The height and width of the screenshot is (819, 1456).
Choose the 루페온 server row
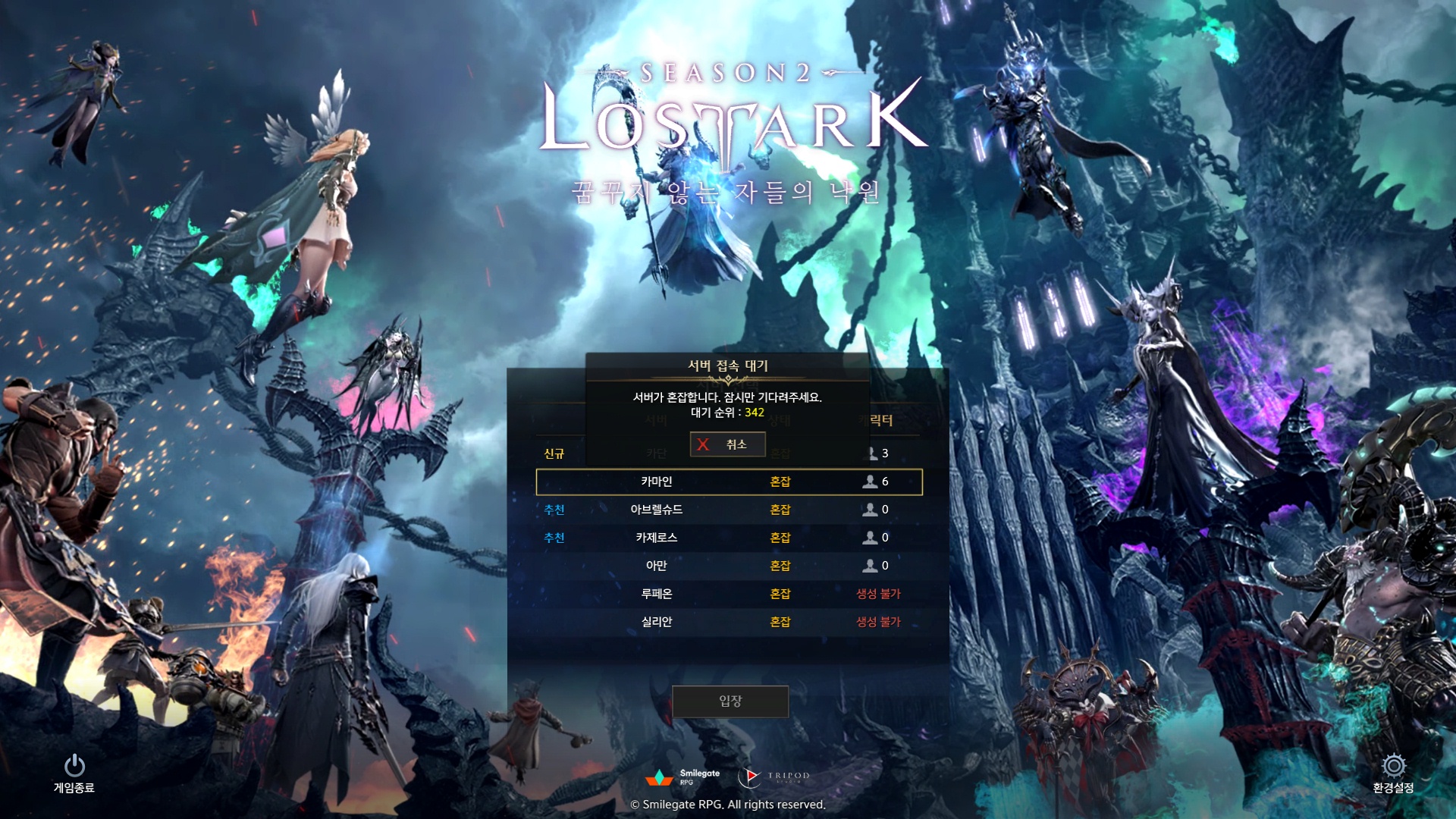pyautogui.click(x=729, y=594)
